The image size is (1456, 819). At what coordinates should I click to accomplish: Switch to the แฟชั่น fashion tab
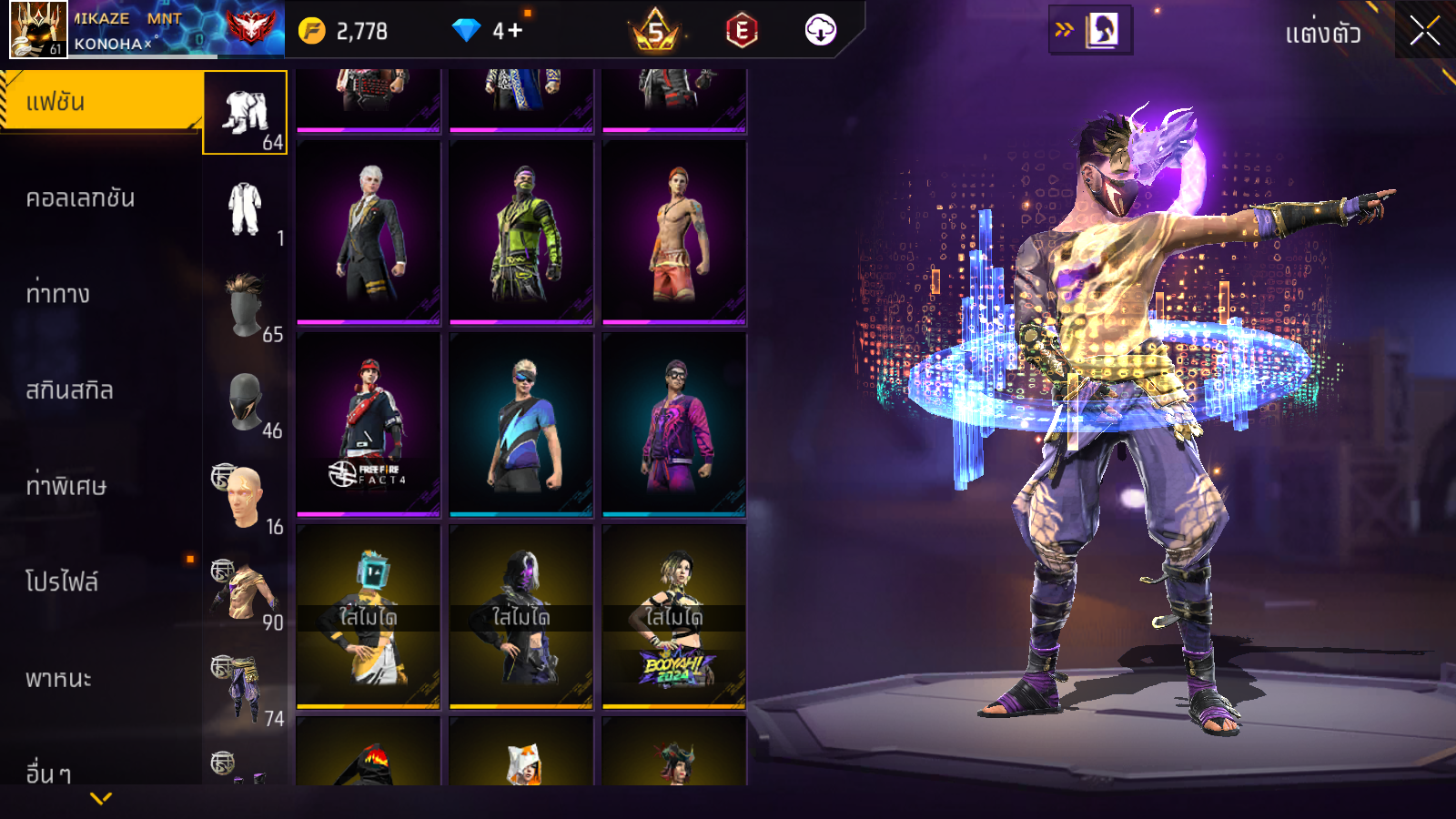pos(100,102)
